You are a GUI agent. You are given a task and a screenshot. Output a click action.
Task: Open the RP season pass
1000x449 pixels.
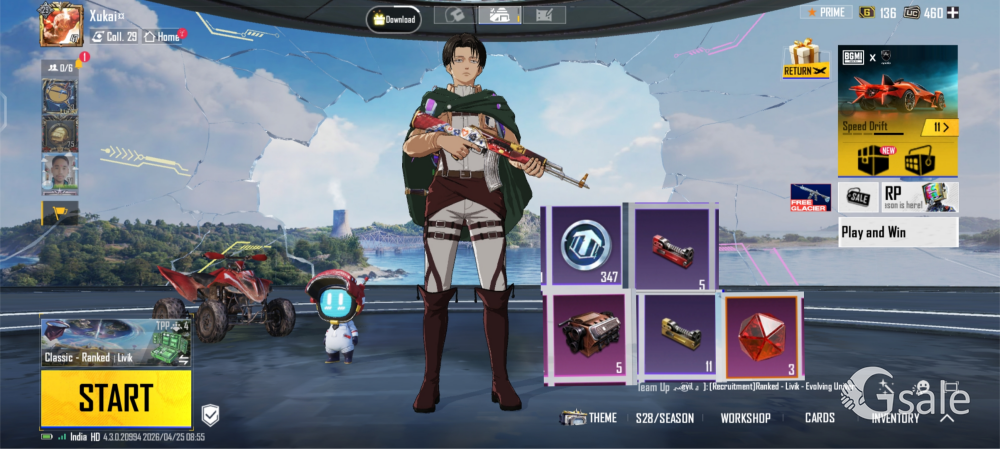click(919, 197)
